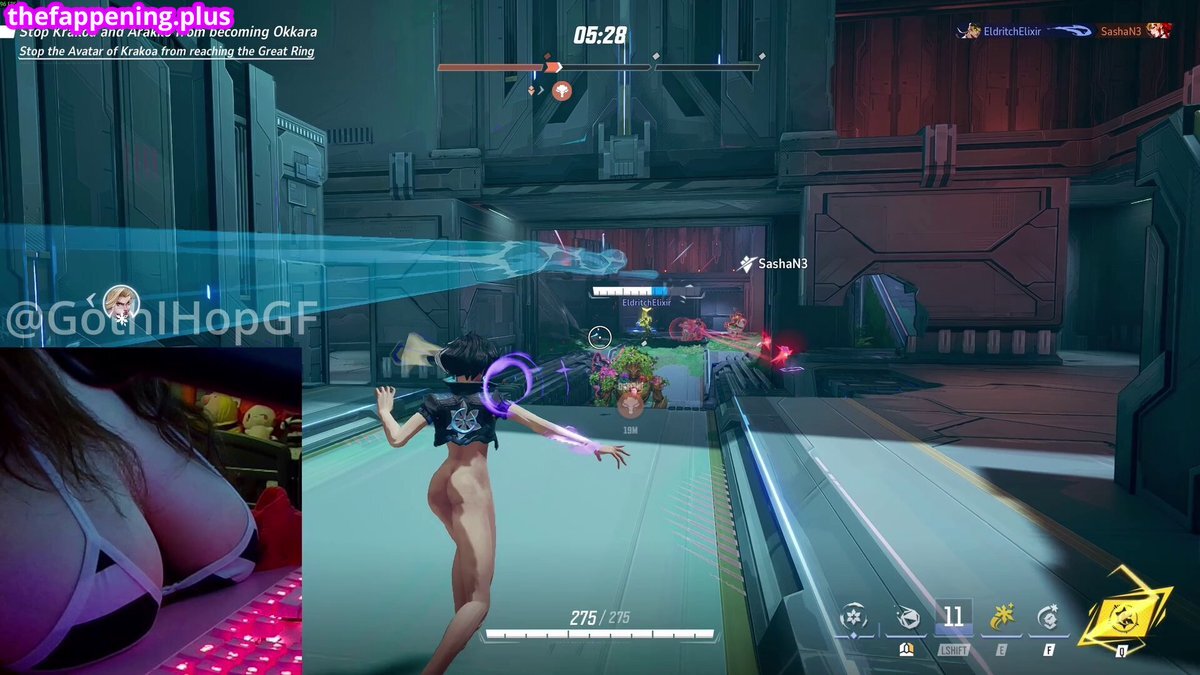Image resolution: width=1200 pixels, height=675 pixels.
Task: Trigger the hexagon ability with the snowflake star
Action: click(1049, 618)
